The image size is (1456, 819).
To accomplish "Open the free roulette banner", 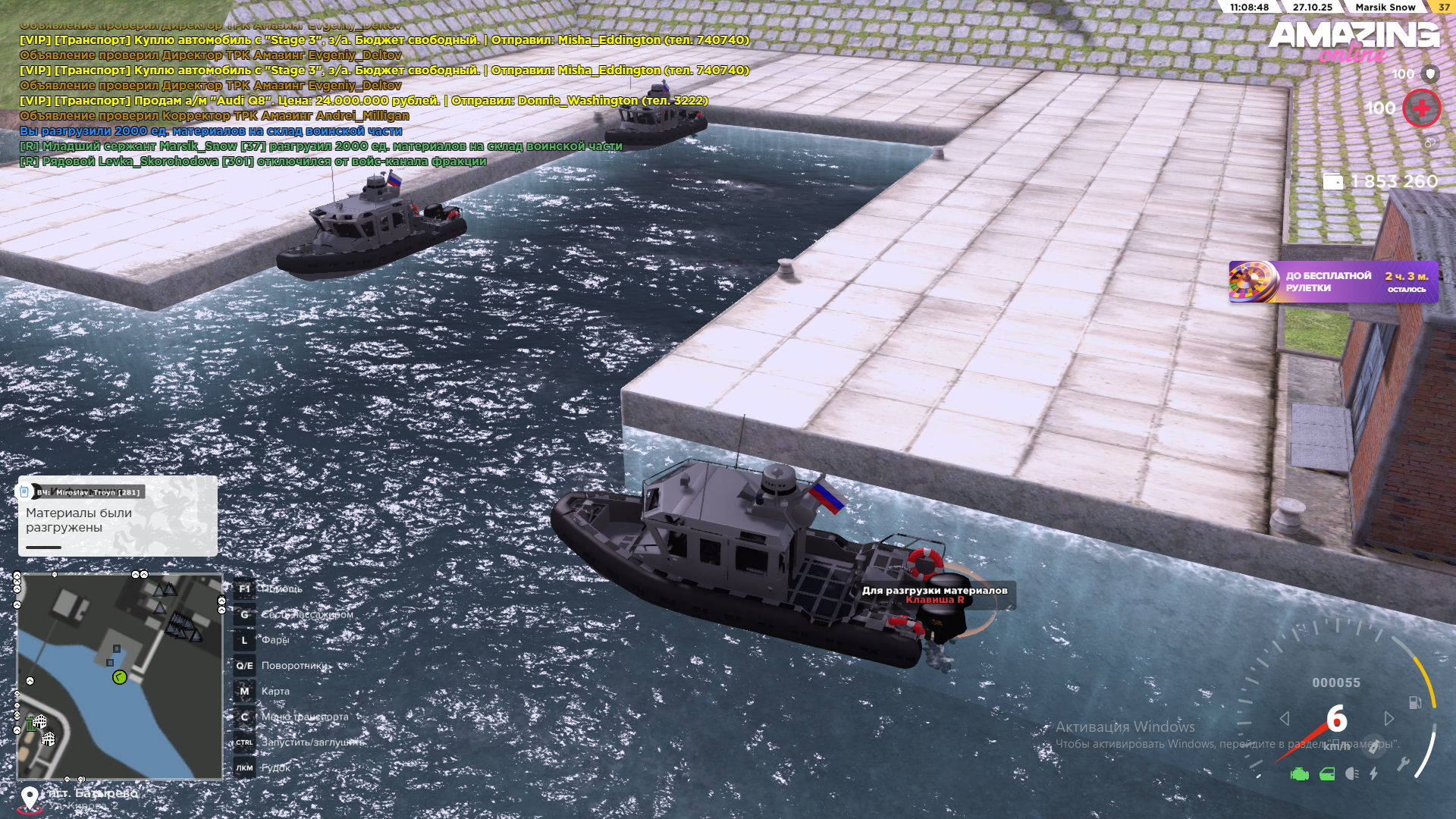I will pyautogui.click(x=1332, y=282).
